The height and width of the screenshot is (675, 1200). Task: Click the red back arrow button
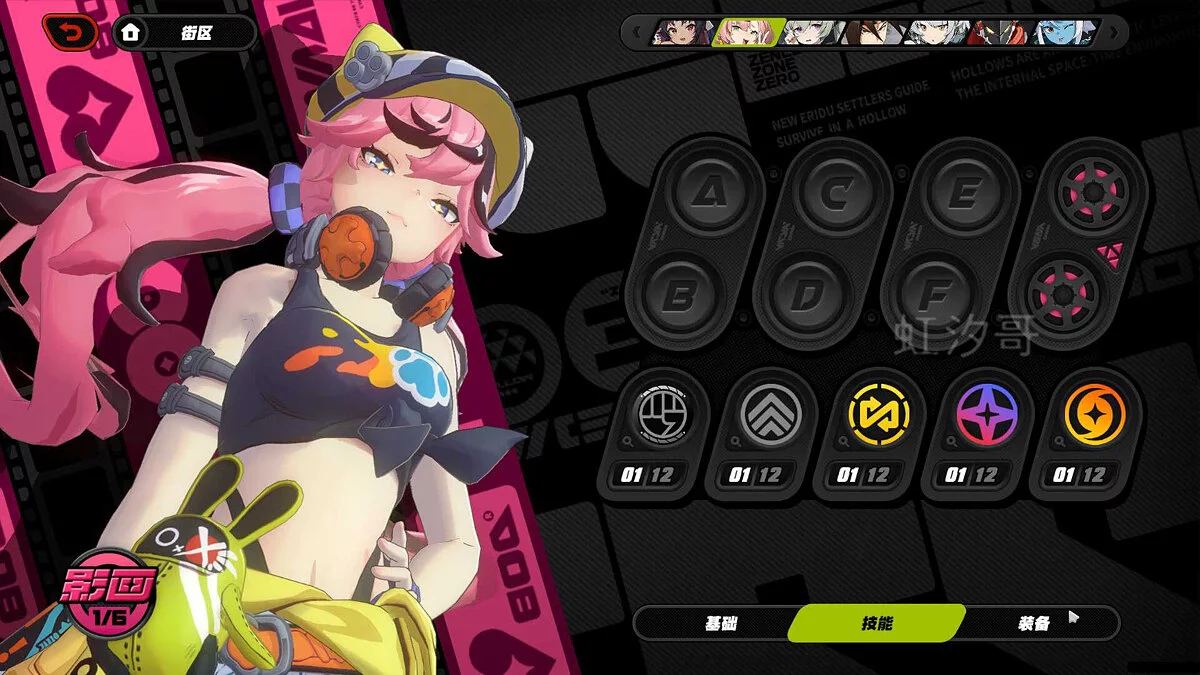[70, 32]
